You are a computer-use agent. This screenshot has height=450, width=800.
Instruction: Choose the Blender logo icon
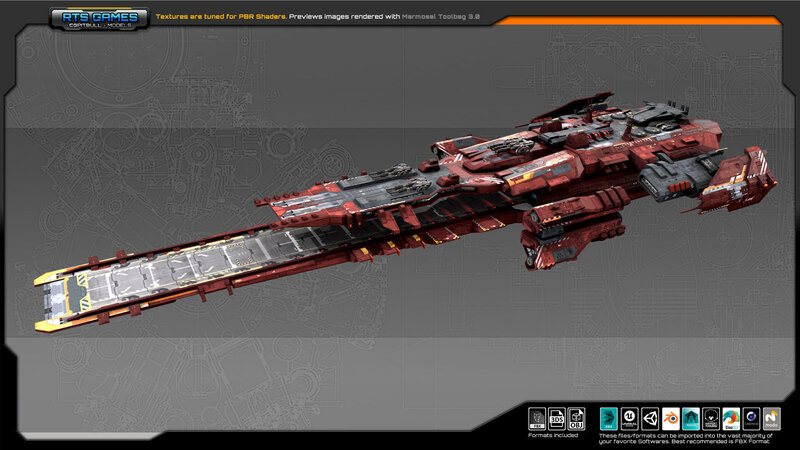point(670,418)
